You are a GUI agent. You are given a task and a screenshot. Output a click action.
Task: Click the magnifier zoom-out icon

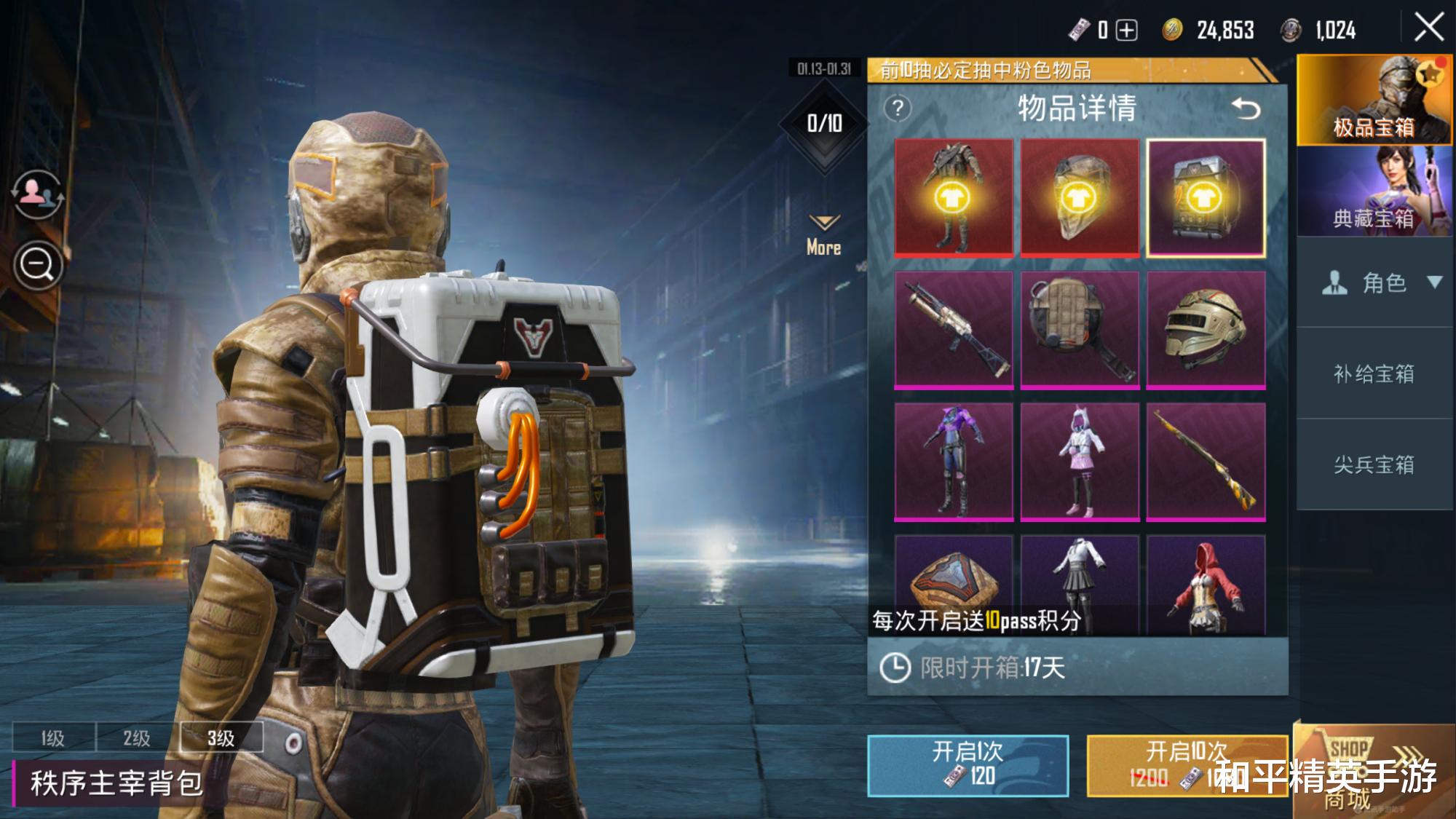[x=38, y=265]
